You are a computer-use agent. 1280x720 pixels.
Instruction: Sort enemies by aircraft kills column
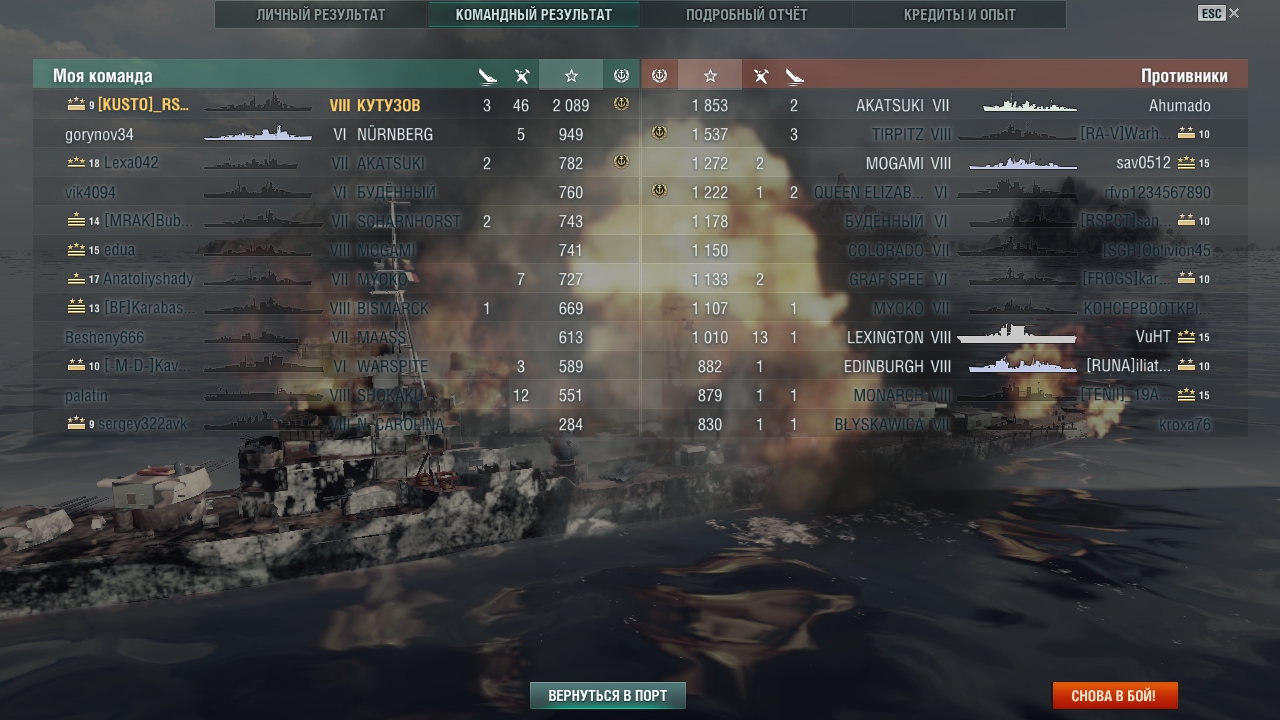click(760, 75)
